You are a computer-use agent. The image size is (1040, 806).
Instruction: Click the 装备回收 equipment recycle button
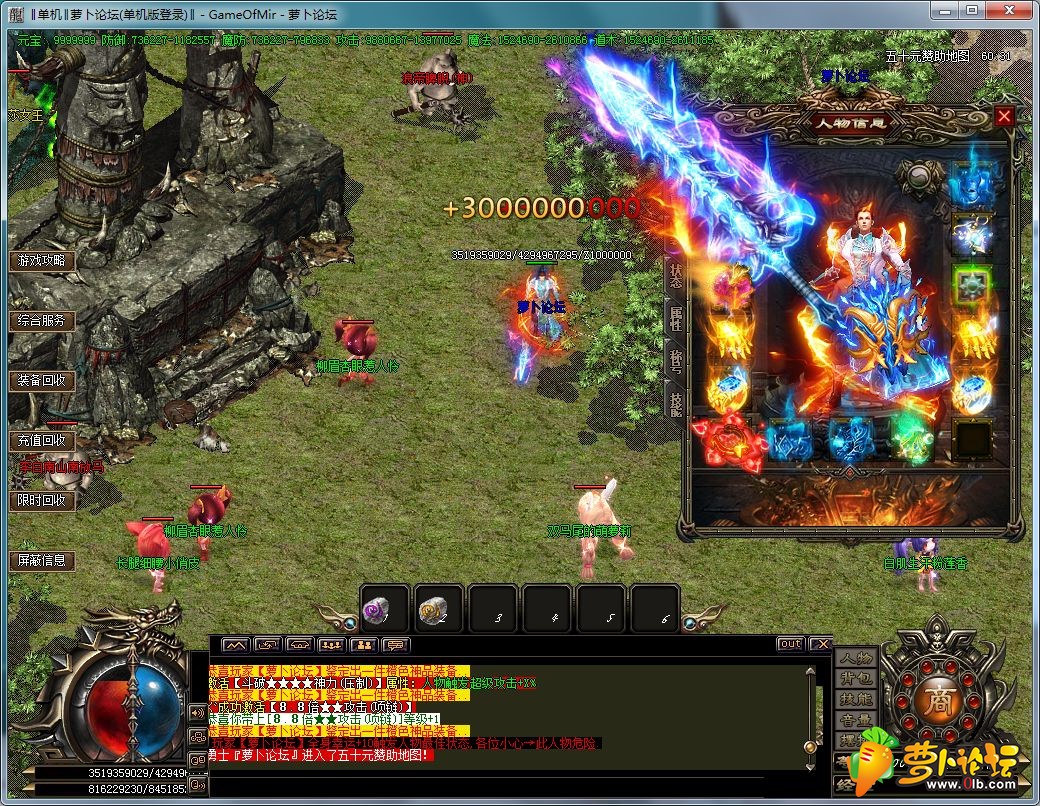[42, 381]
